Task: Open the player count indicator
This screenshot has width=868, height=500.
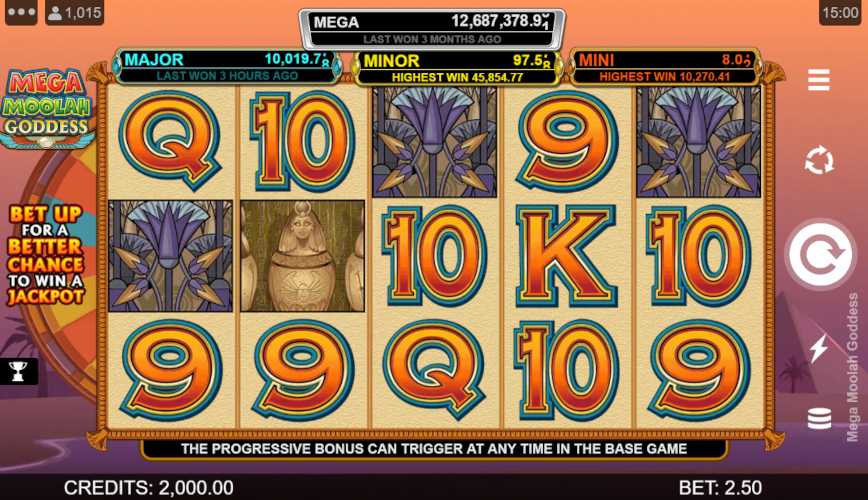Action: point(76,13)
